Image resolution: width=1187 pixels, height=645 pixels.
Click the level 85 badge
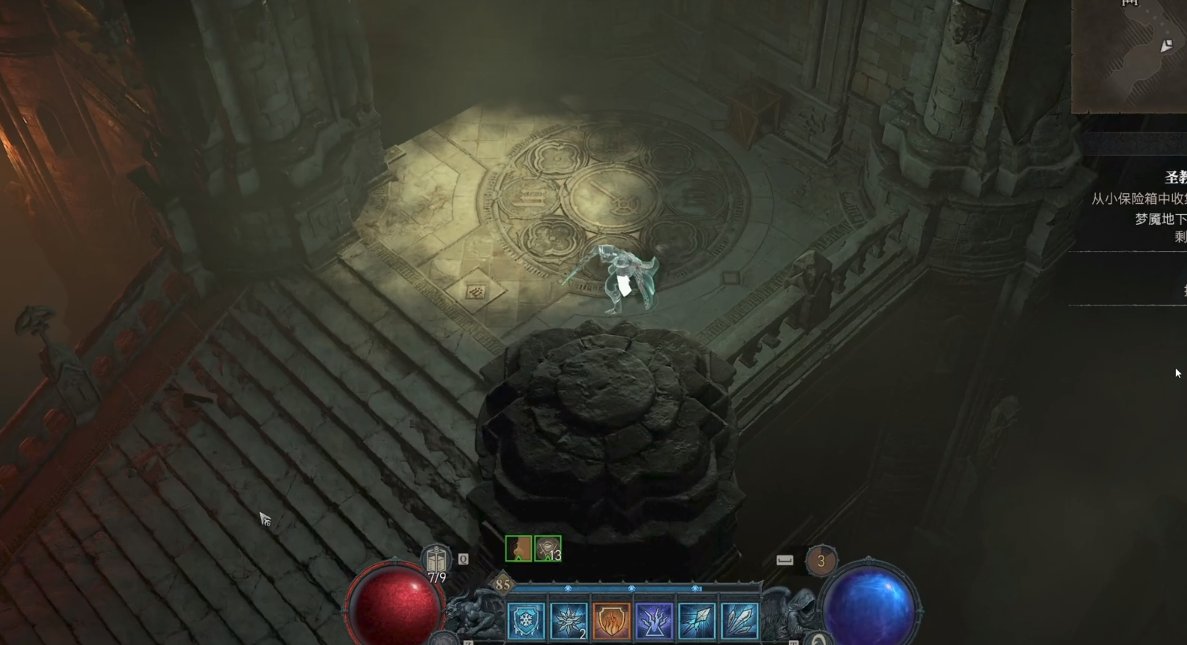point(502,585)
